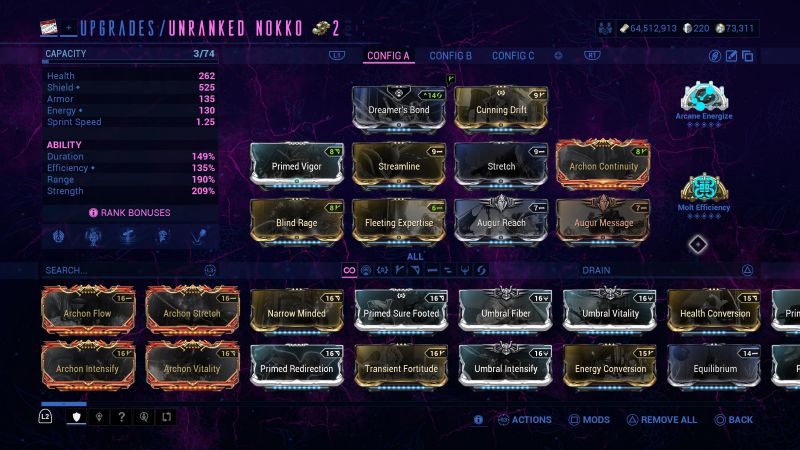Choose Energy Conversion from the collection
Image resolution: width=800 pixels, height=450 pixels.
click(x=609, y=367)
